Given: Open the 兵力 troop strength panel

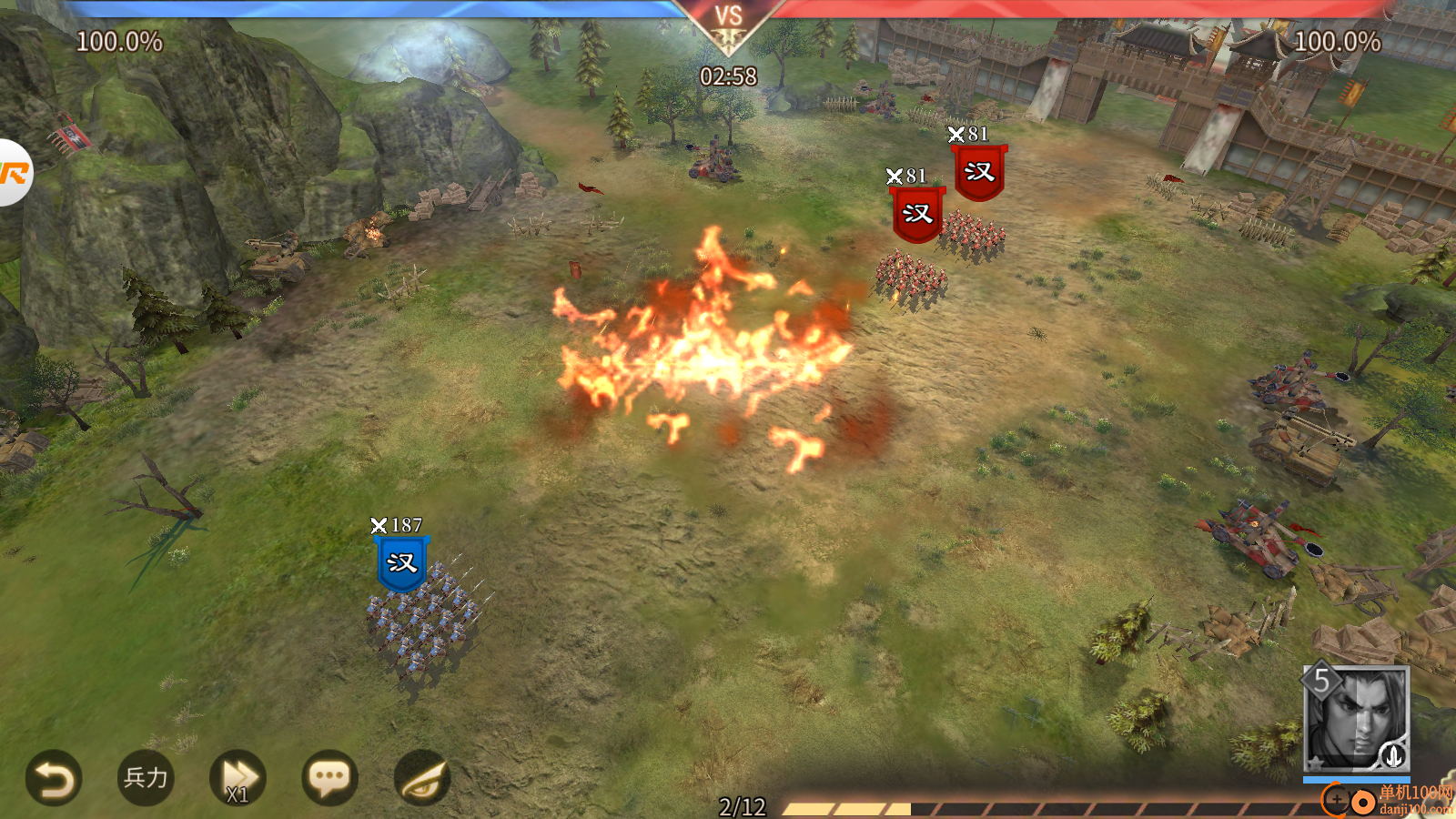Looking at the screenshot, I should (x=146, y=778).
